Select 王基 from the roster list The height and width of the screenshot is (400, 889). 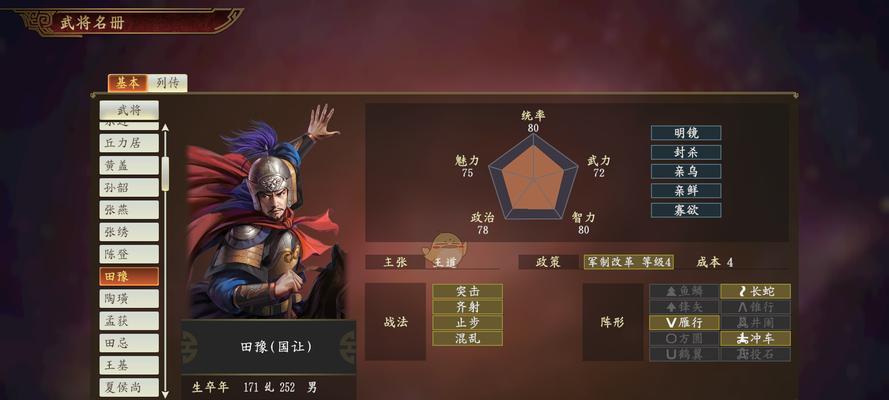[x=129, y=365]
